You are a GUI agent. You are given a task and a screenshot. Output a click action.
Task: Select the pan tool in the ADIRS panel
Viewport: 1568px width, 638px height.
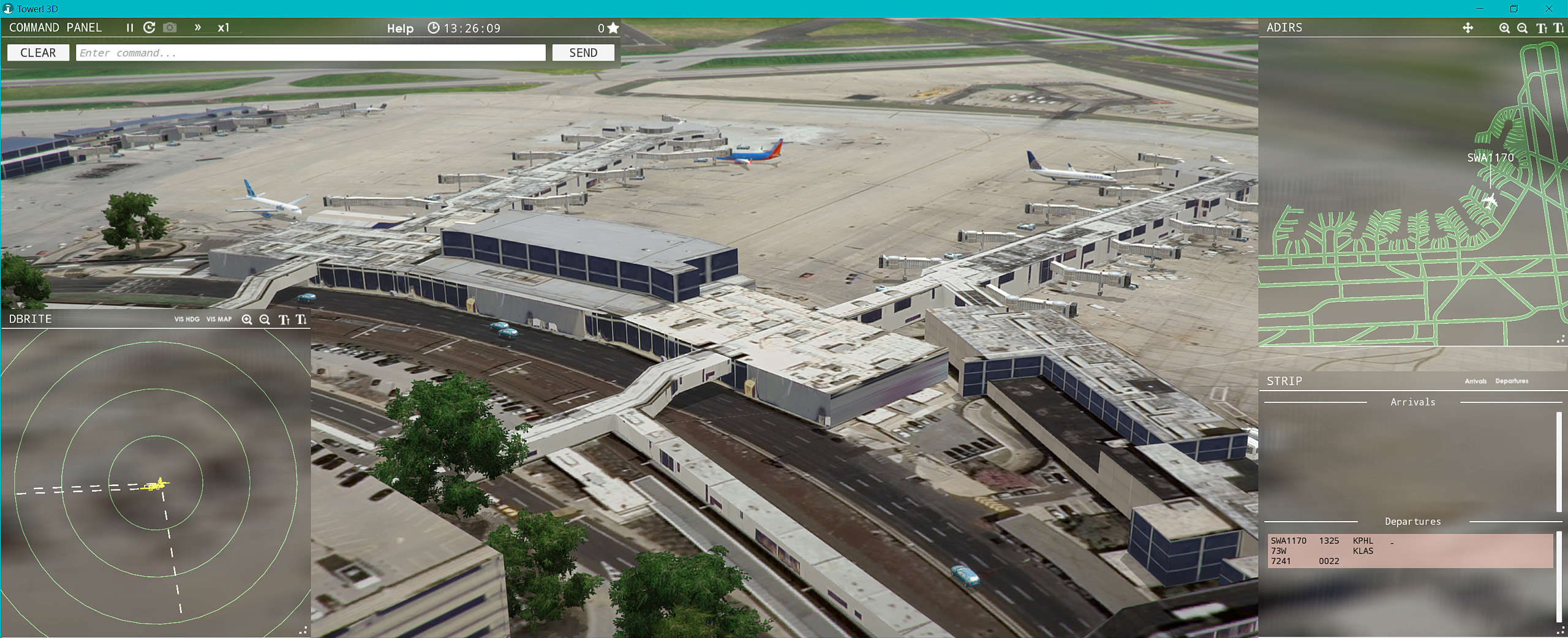pyautogui.click(x=1468, y=28)
